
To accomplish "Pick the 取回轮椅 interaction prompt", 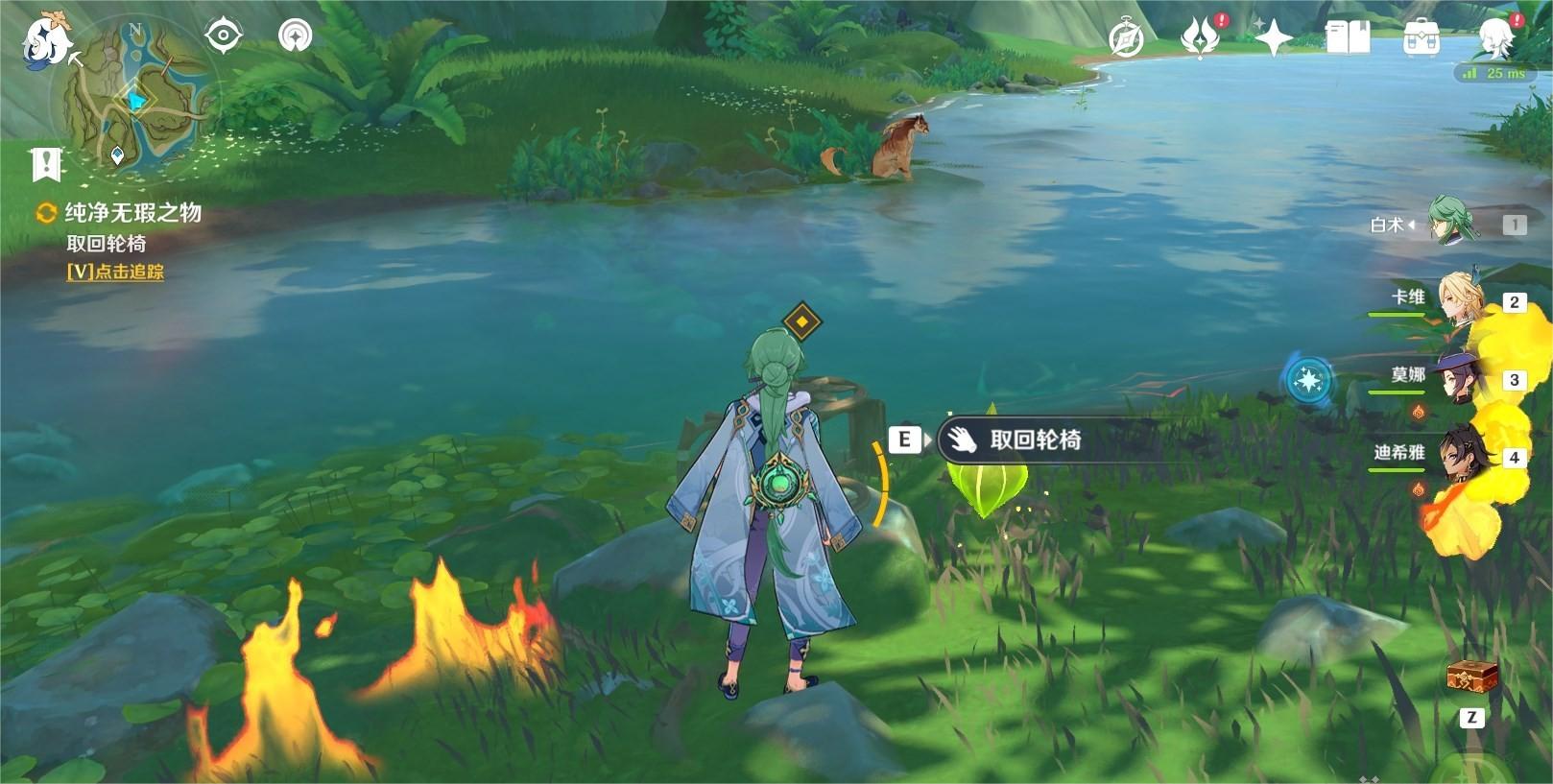I will (1035, 440).
